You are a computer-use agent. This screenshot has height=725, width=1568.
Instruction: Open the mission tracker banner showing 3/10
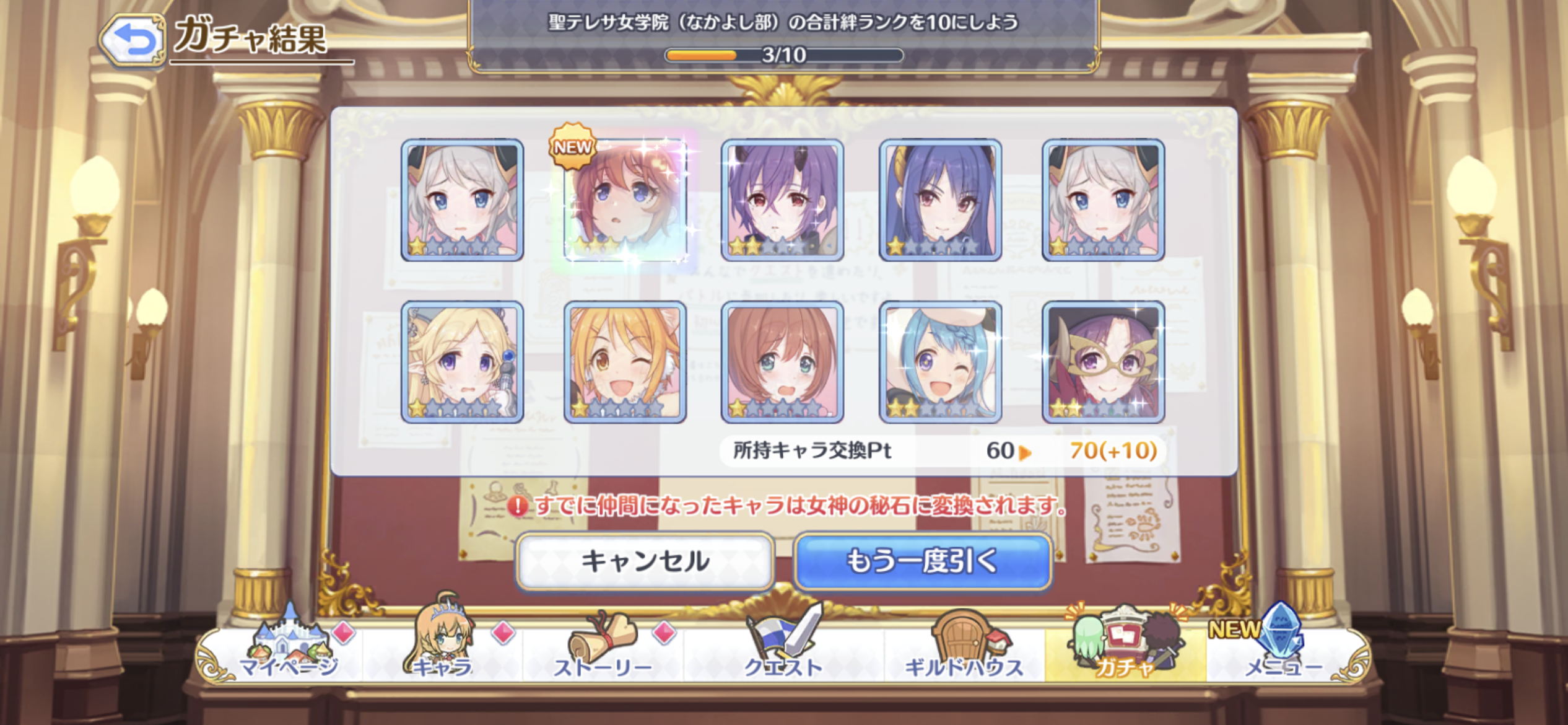(x=783, y=37)
